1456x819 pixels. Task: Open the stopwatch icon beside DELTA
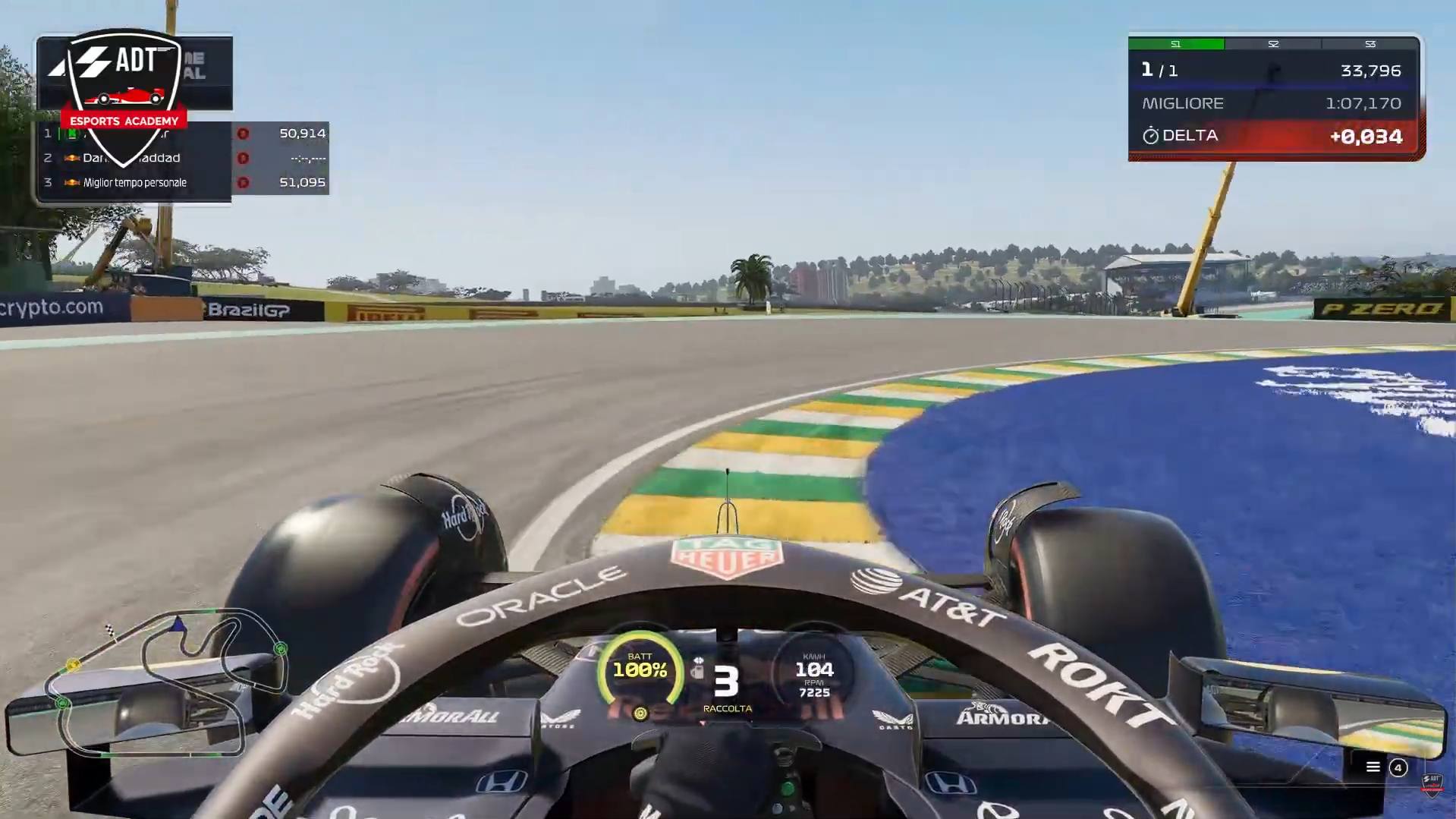(1150, 136)
